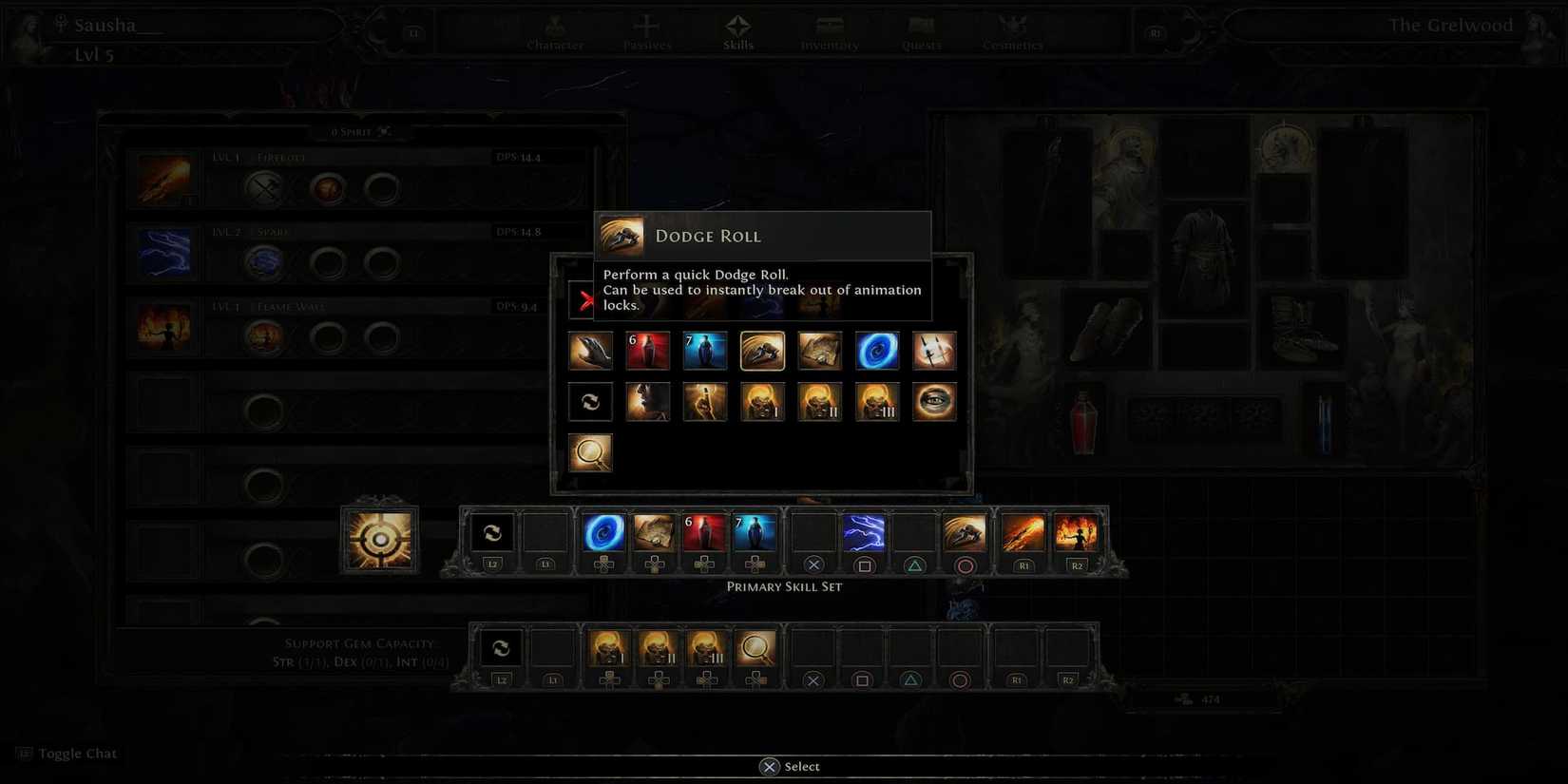Screen dimensions: 1568x784
Task: Open the Passives tab
Action: pyautogui.click(x=647, y=33)
